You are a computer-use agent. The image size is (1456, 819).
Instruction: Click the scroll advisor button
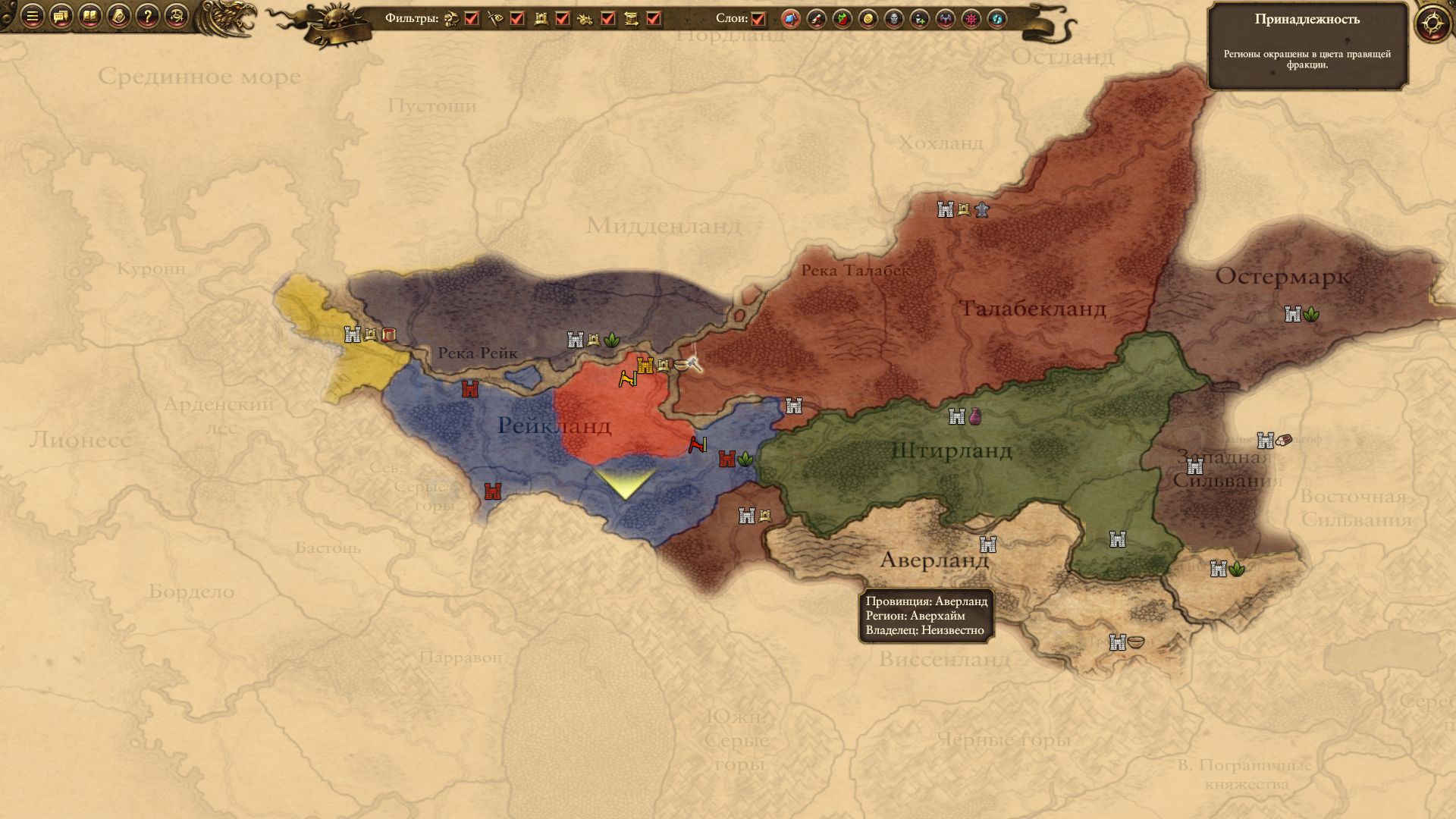point(118,16)
